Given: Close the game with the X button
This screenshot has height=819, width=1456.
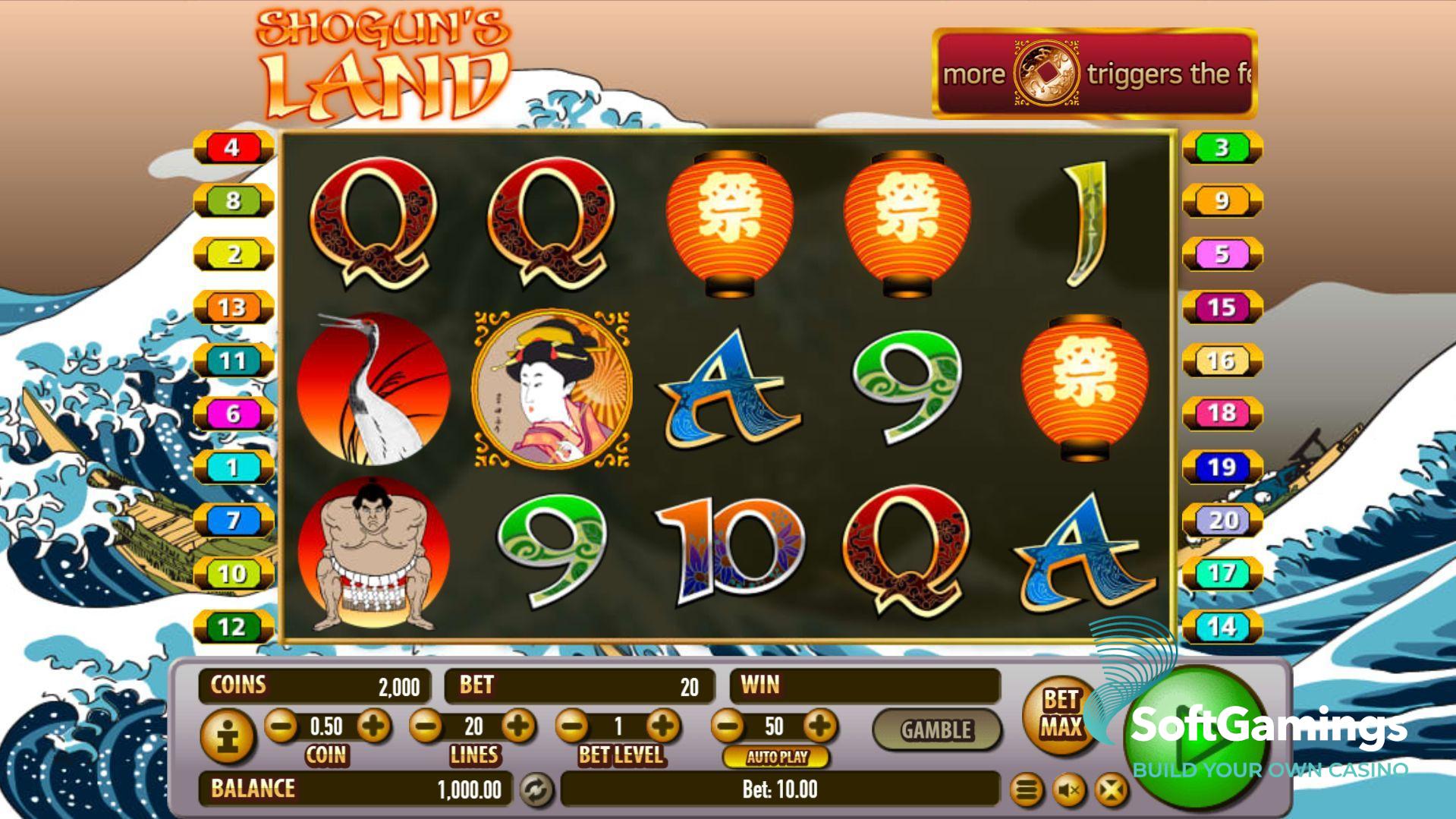Looking at the screenshot, I should [x=1111, y=791].
